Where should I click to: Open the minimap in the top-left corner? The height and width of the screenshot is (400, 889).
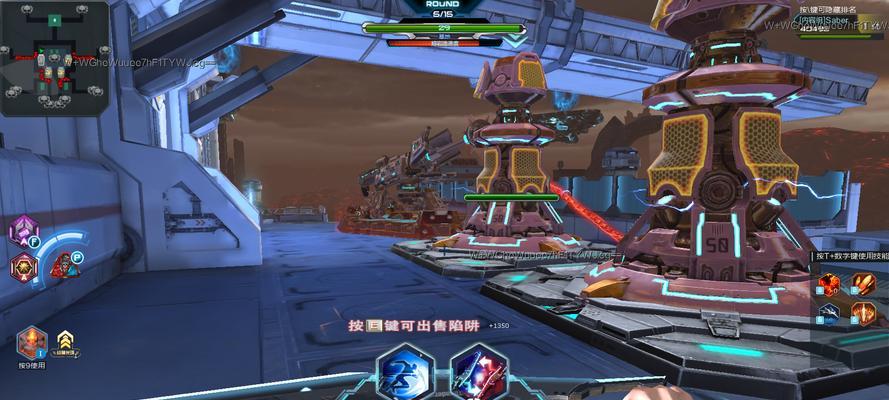tap(54, 58)
